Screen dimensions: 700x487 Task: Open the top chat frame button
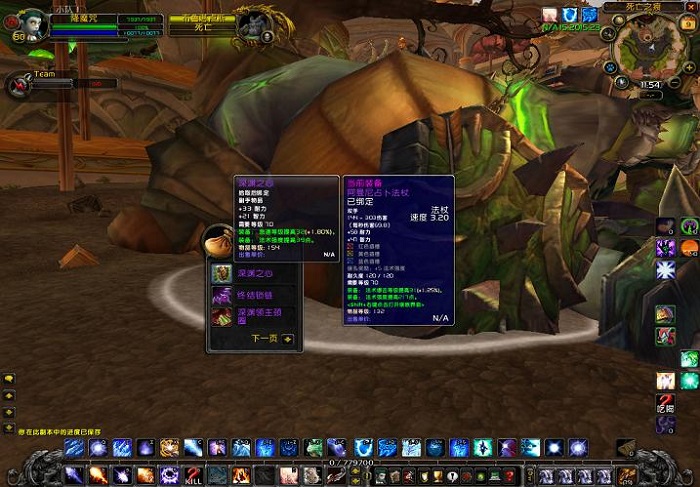pyautogui.click(x=9, y=380)
